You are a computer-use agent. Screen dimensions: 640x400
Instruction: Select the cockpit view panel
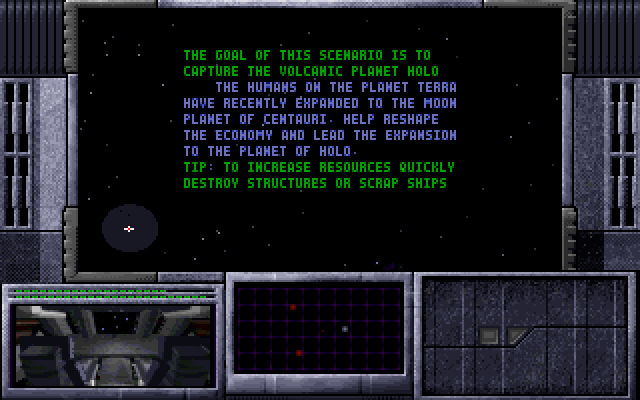(x=111, y=343)
